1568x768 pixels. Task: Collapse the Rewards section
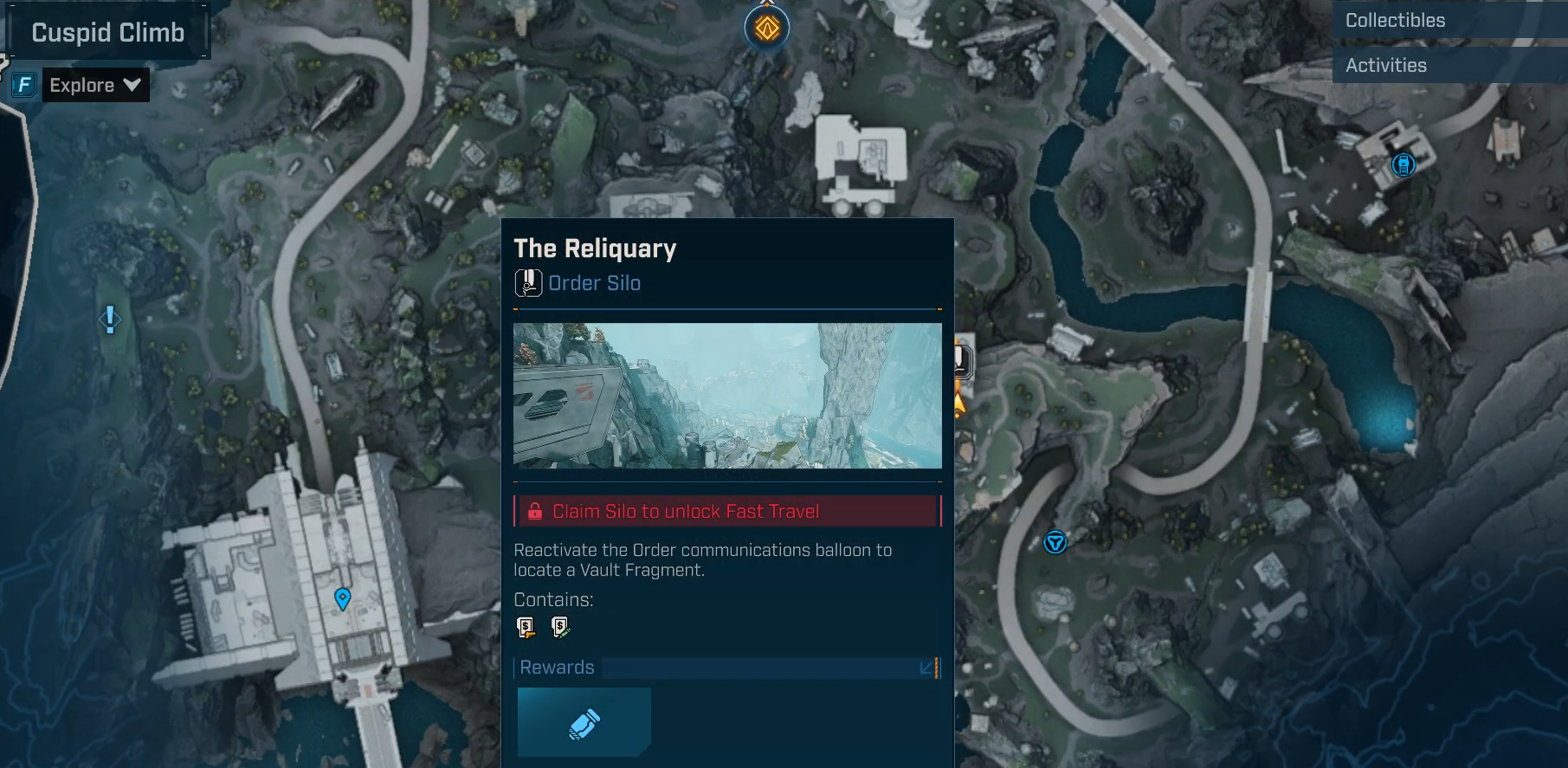[x=927, y=668]
